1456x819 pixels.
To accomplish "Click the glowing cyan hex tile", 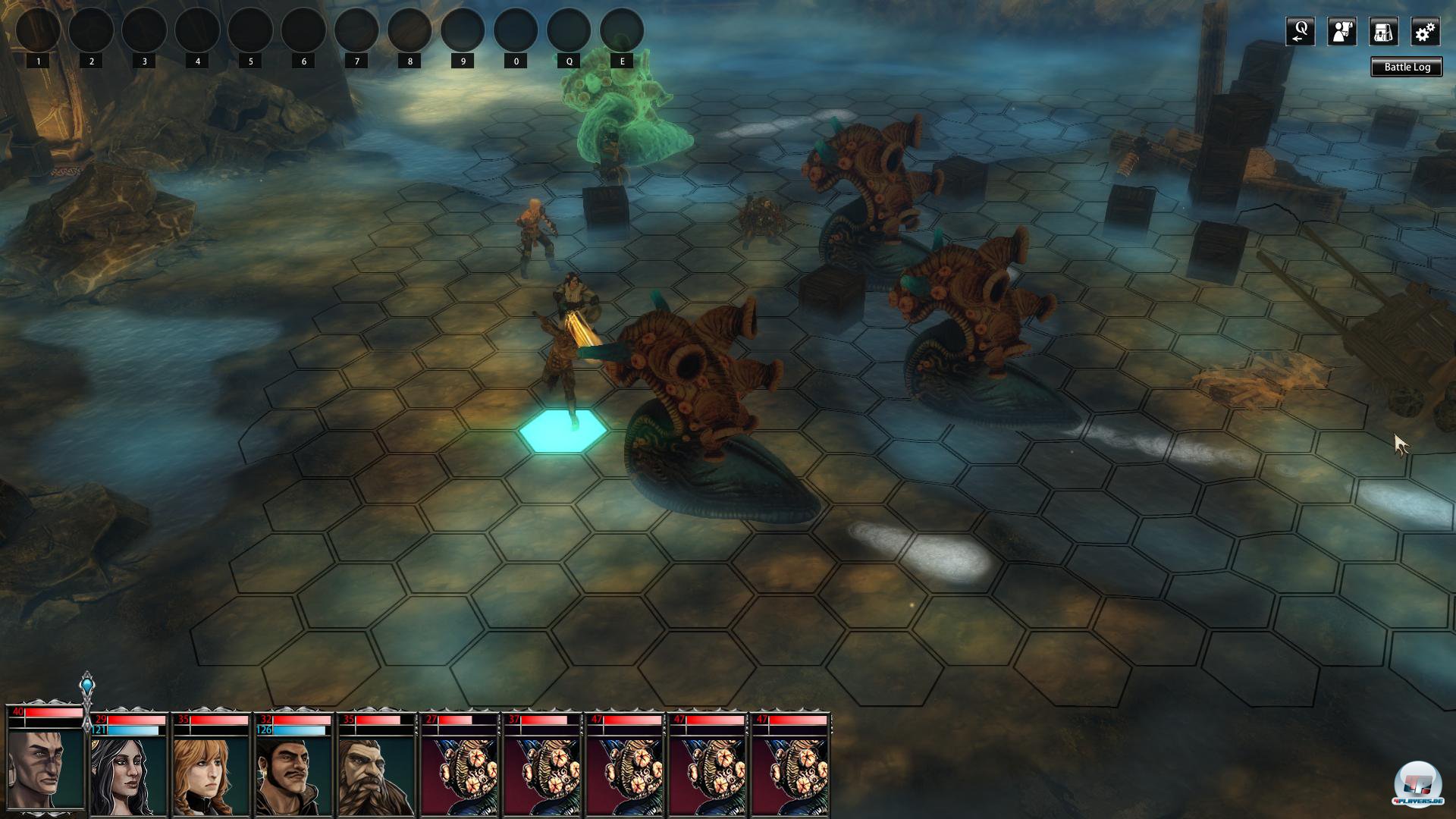I will [x=563, y=431].
